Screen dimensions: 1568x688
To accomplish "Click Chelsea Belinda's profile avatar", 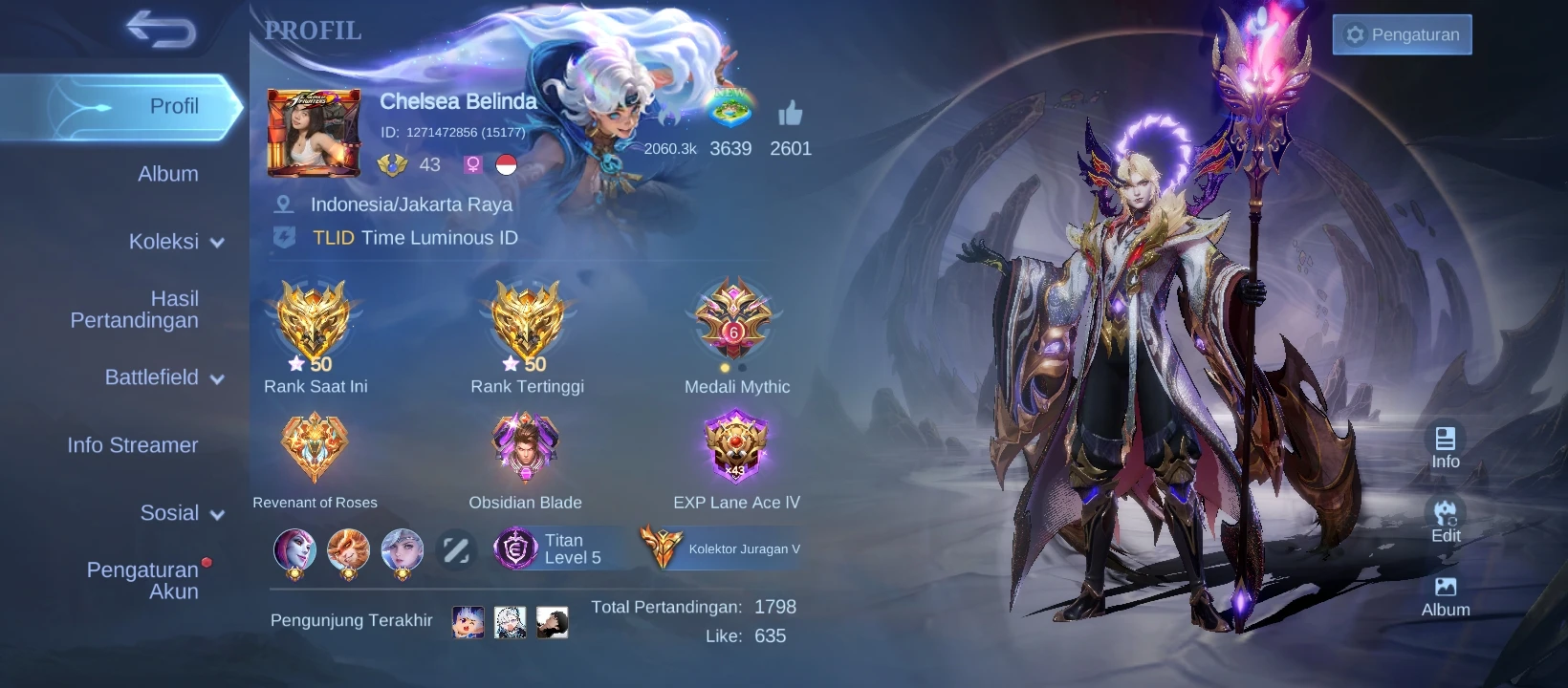I will tap(314, 133).
